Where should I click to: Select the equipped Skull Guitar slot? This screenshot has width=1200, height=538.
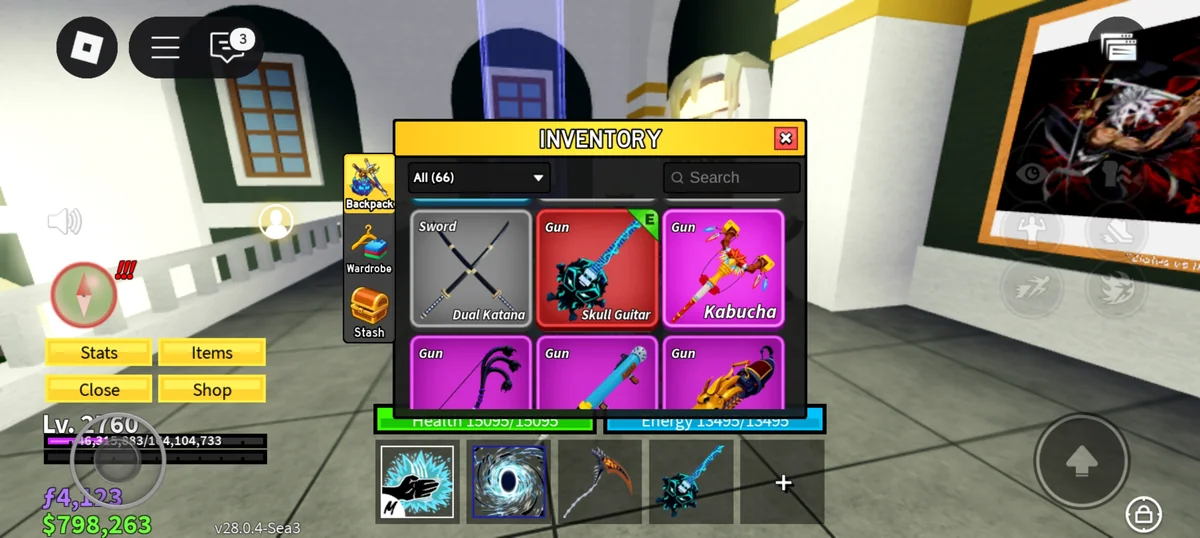pyautogui.click(x=597, y=268)
